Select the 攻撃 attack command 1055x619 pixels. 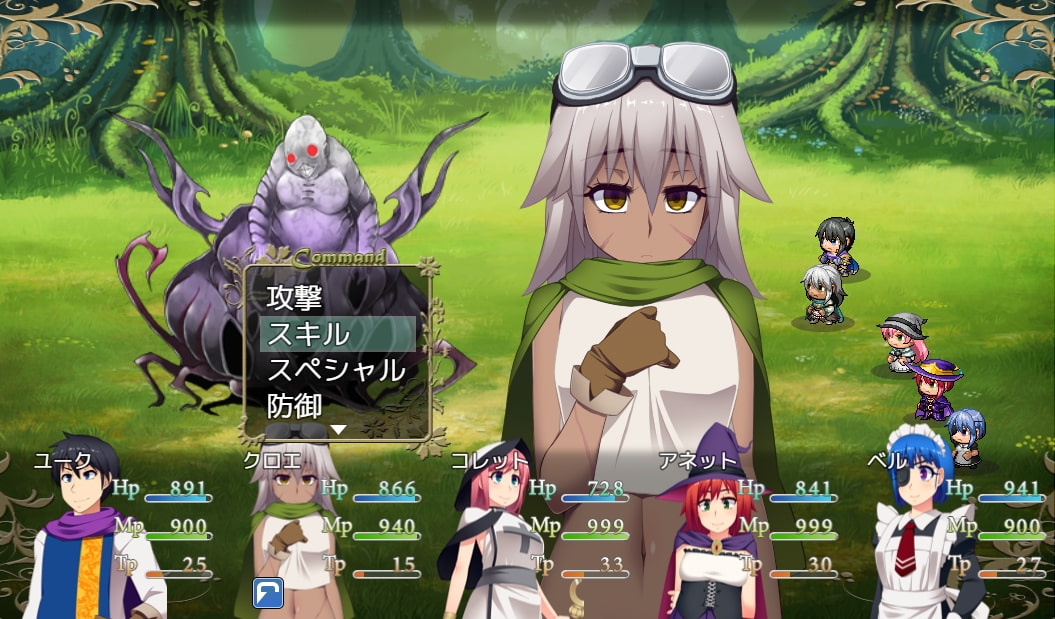tap(295, 297)
